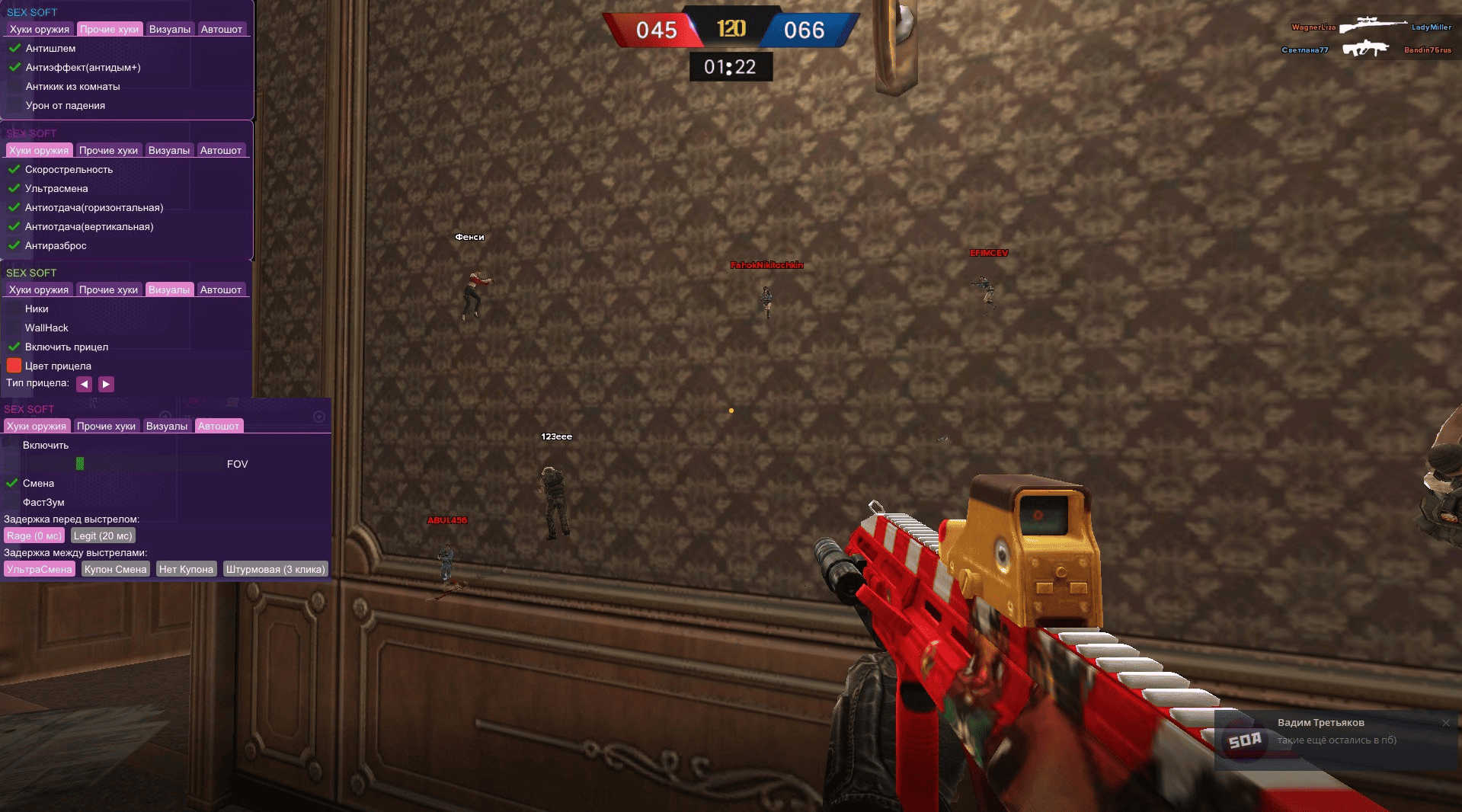Click the right arrow for Тип прицела
Viewport: 1462px width, 812px height.
coord(106,384)
